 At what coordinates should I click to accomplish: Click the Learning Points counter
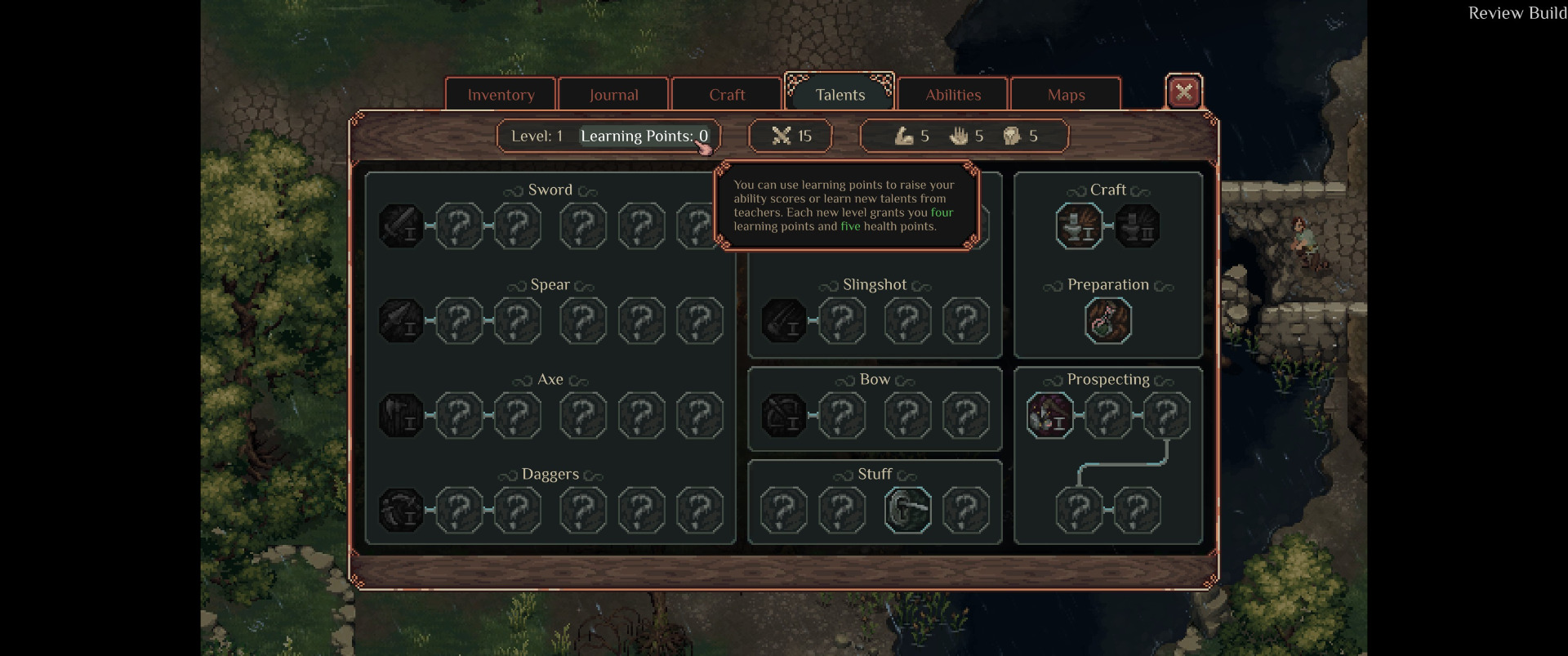(x=644, y=136)
